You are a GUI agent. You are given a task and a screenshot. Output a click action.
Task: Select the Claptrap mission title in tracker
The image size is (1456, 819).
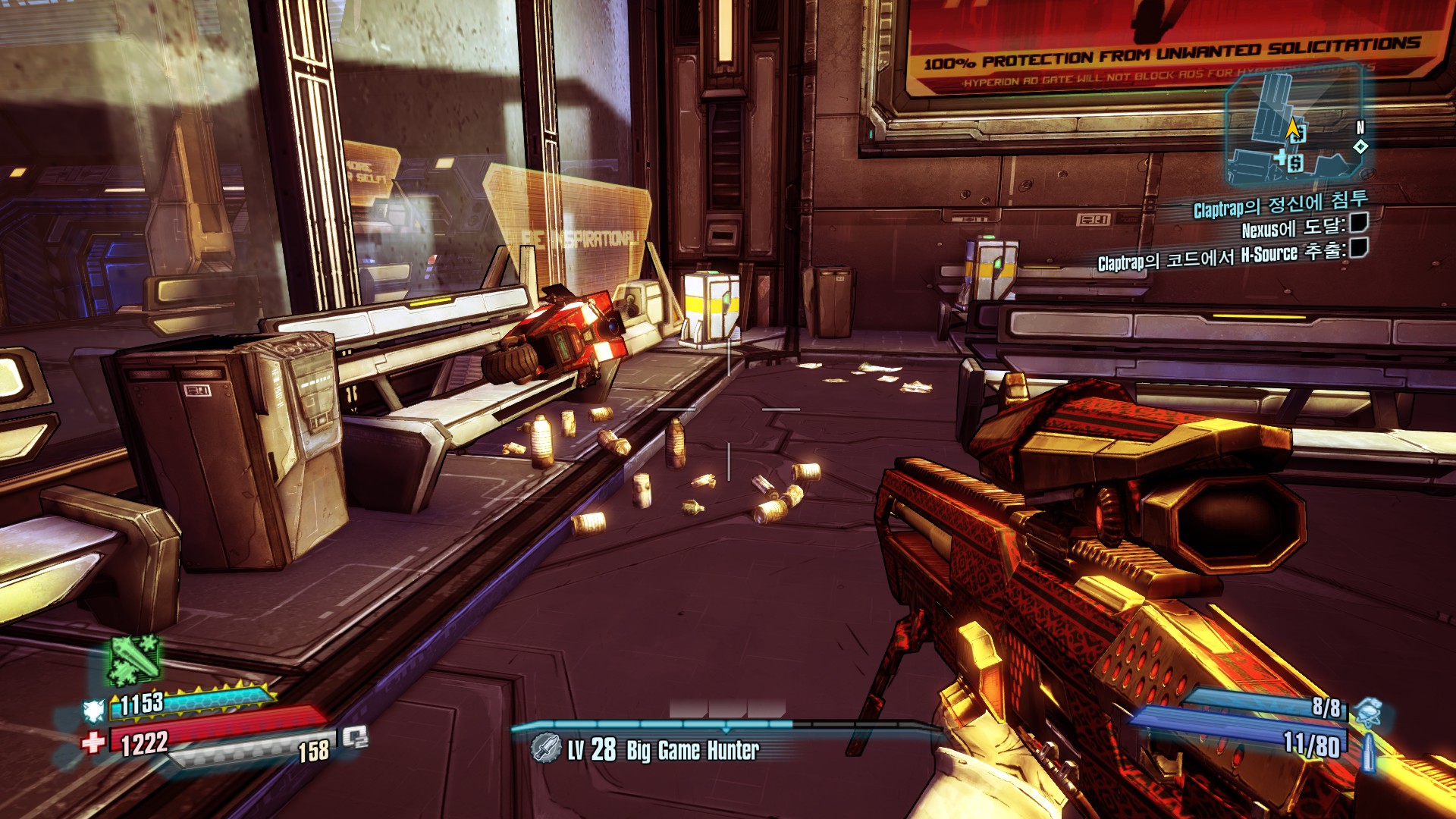click(x=1280, y=203)
